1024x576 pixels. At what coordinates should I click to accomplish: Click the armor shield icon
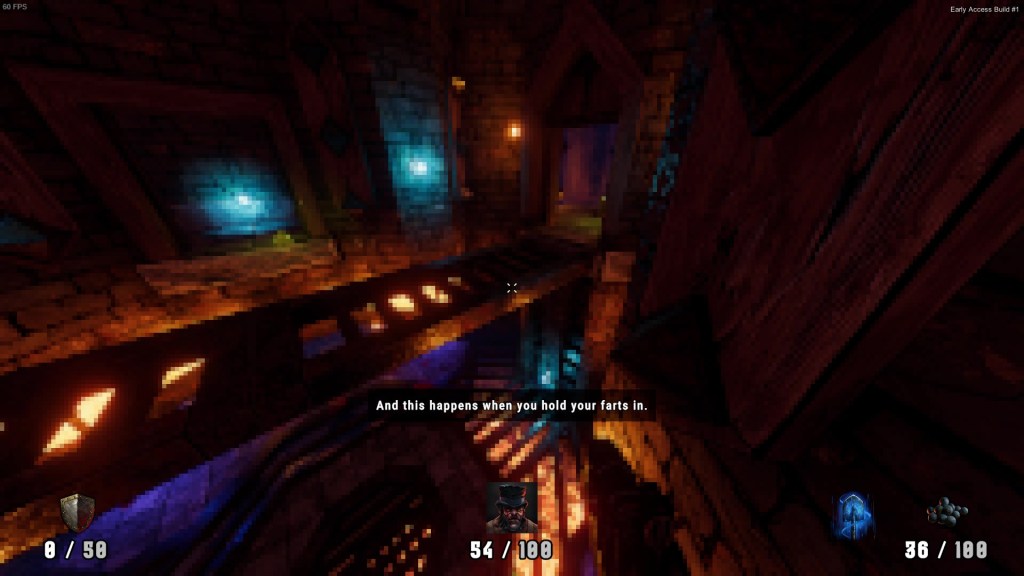click(76, 513)
